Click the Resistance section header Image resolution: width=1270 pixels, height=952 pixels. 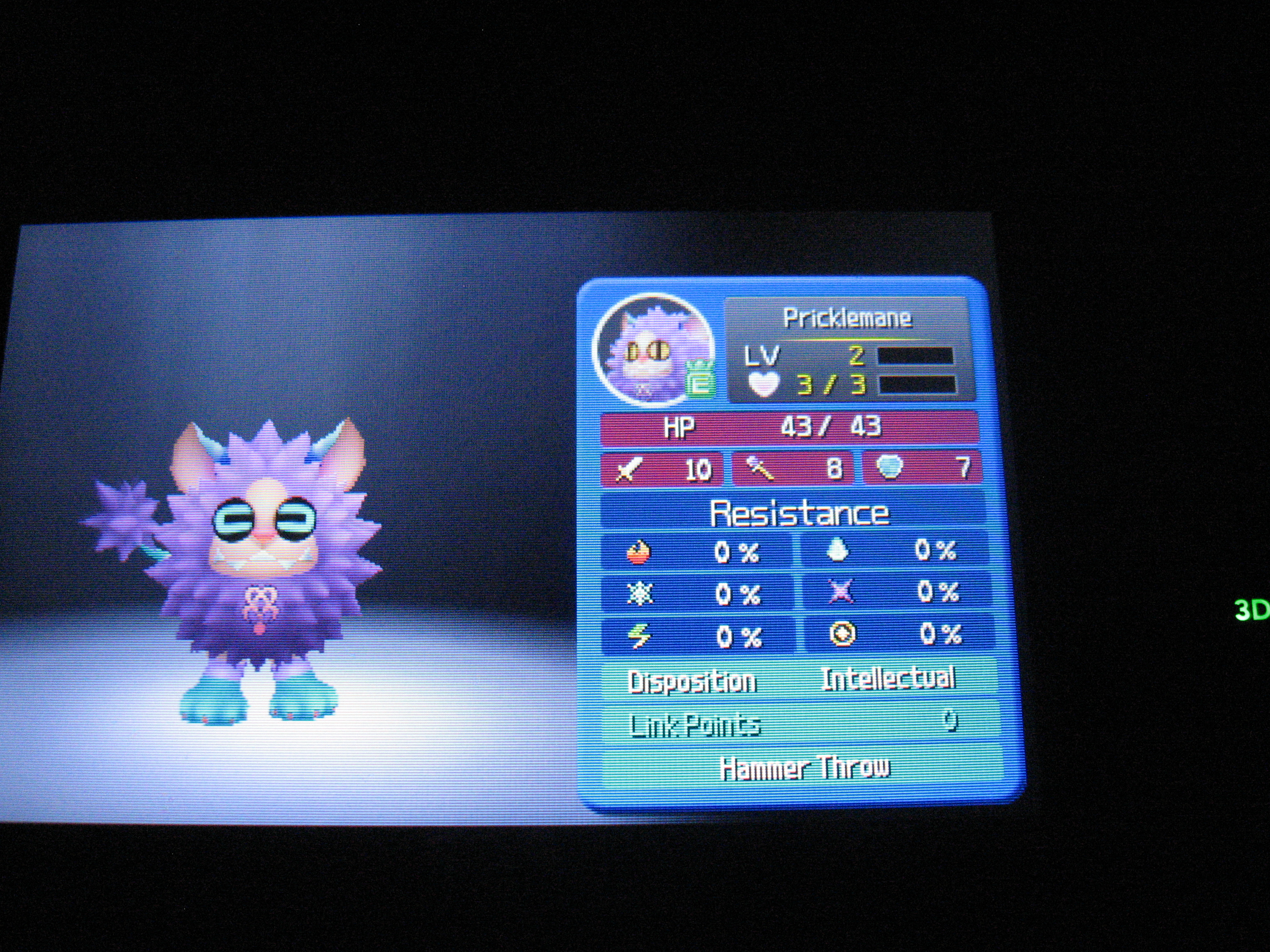pos(799,513)
